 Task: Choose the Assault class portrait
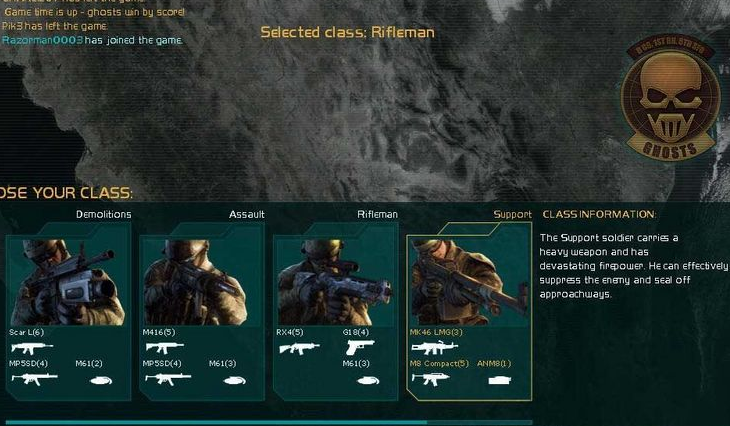coord(201,282)
